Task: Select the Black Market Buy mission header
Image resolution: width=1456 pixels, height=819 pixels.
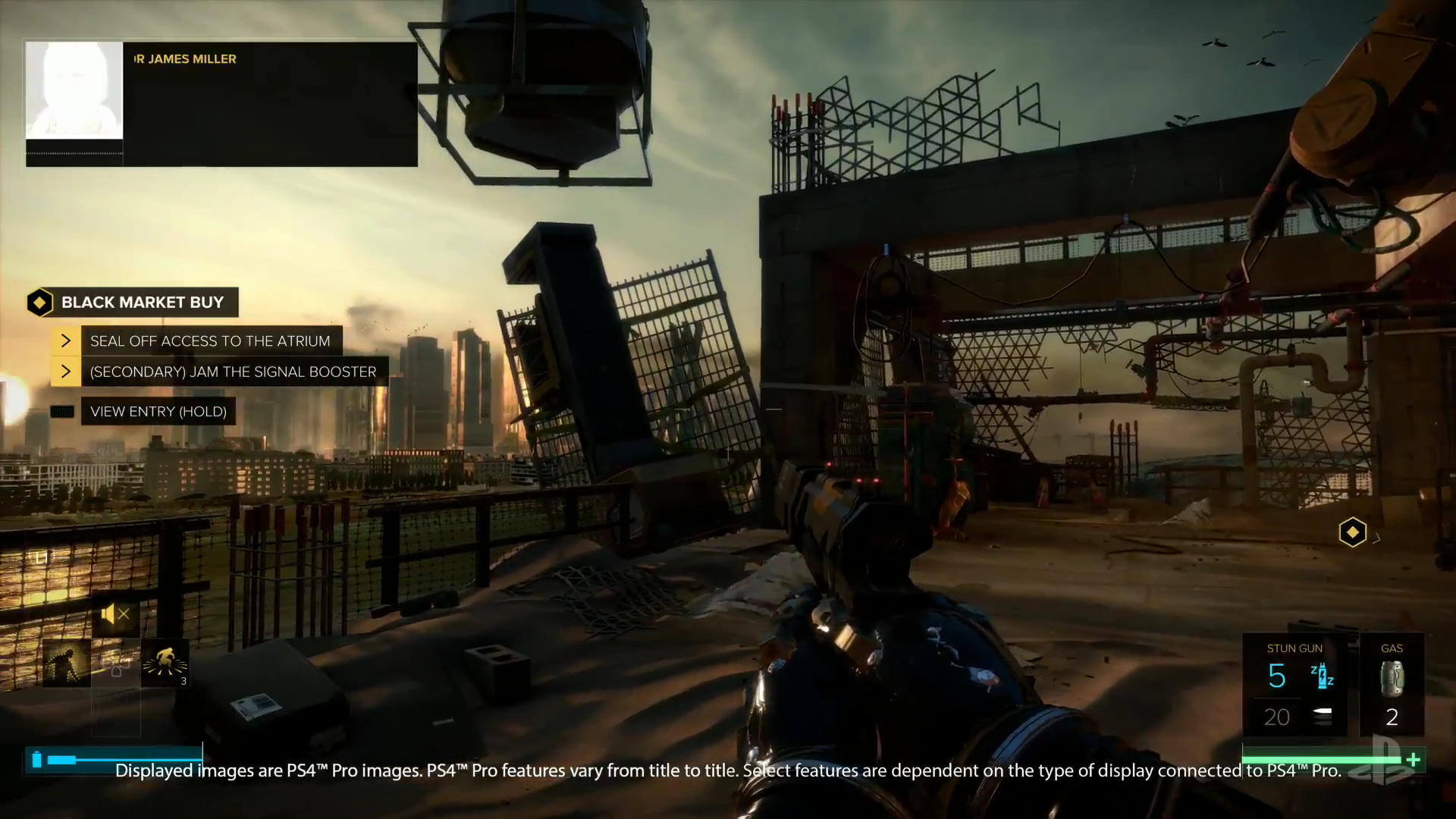Action: (x=142, y=303)
